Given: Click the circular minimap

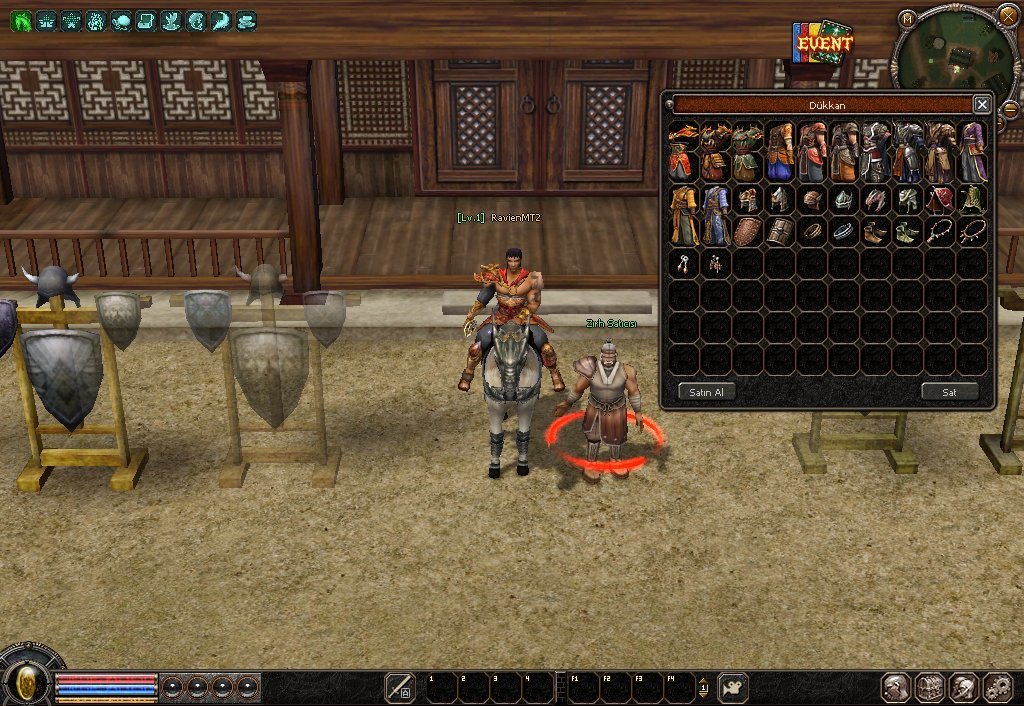Looking at the screenshot, I should [x=956, y=55].
